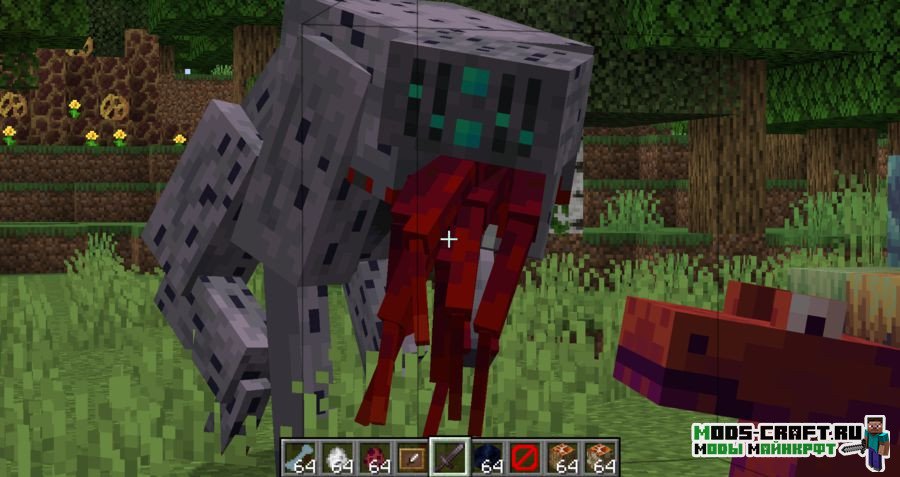
Task: Choose the dark blue egg slot
Action: click(x=488, y=456)
